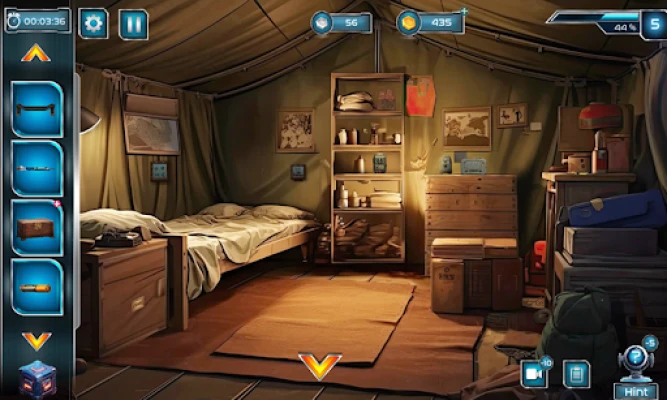Open the gear settings menu

[93, 23]
